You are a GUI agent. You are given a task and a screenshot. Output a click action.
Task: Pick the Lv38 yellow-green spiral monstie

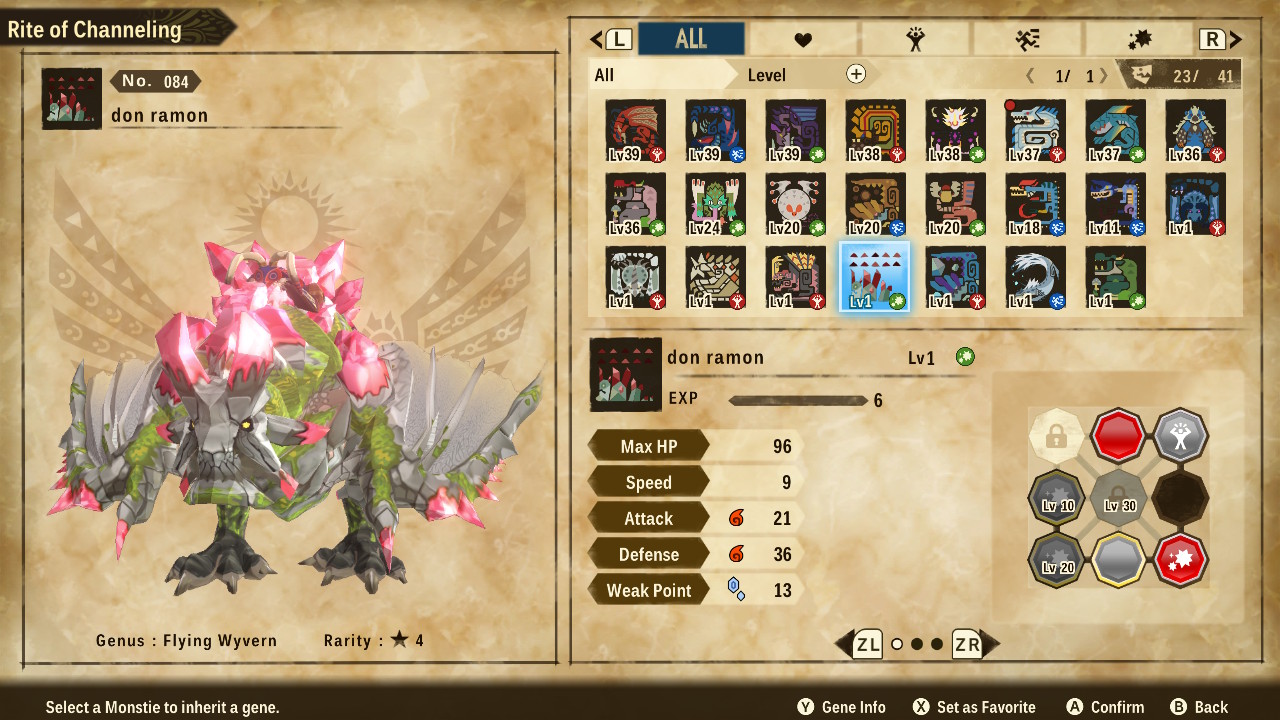pyautogui.click(x=875, y=131)
